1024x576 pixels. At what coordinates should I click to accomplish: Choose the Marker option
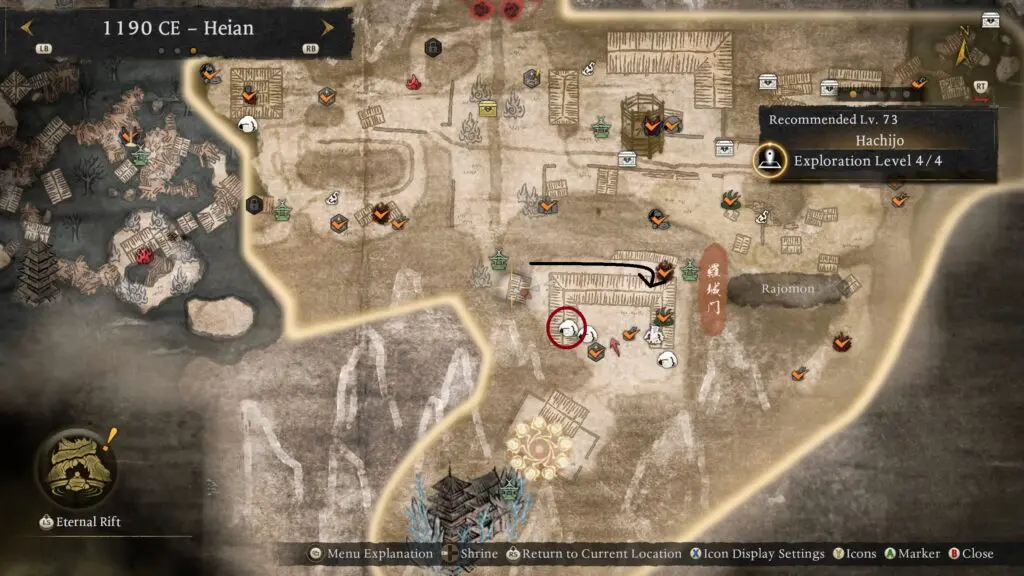coord(911,553)
